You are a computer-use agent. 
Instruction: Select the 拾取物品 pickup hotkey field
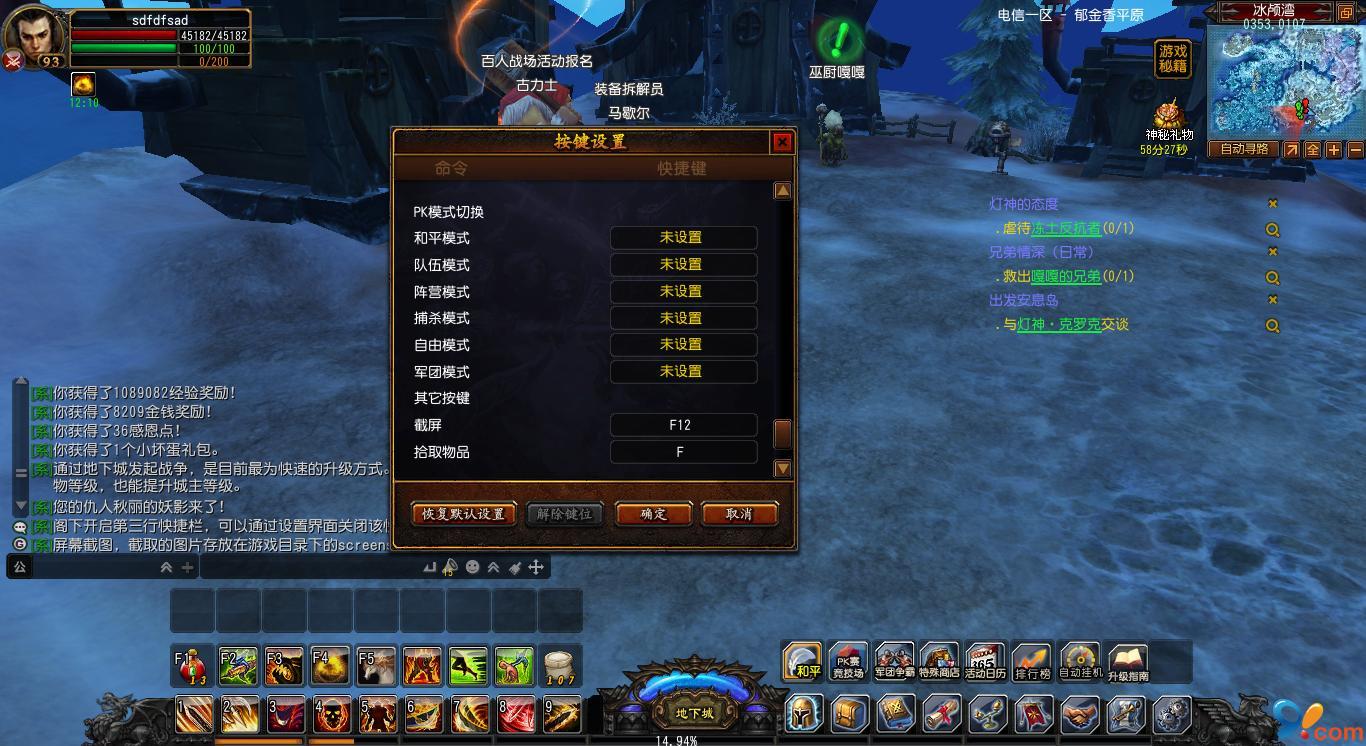coord(683,452)
